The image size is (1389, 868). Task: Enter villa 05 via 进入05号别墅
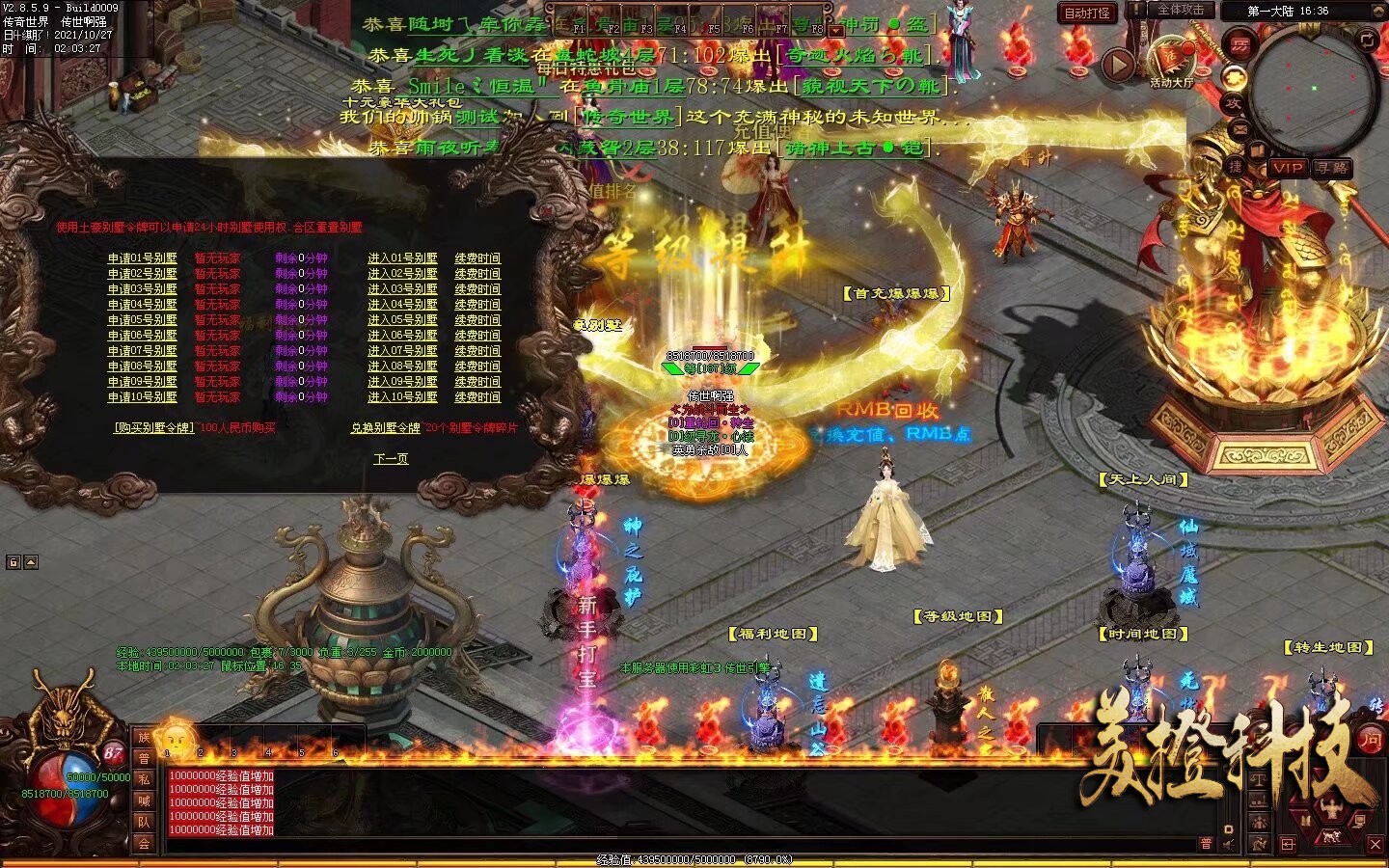tap(402, 320)
